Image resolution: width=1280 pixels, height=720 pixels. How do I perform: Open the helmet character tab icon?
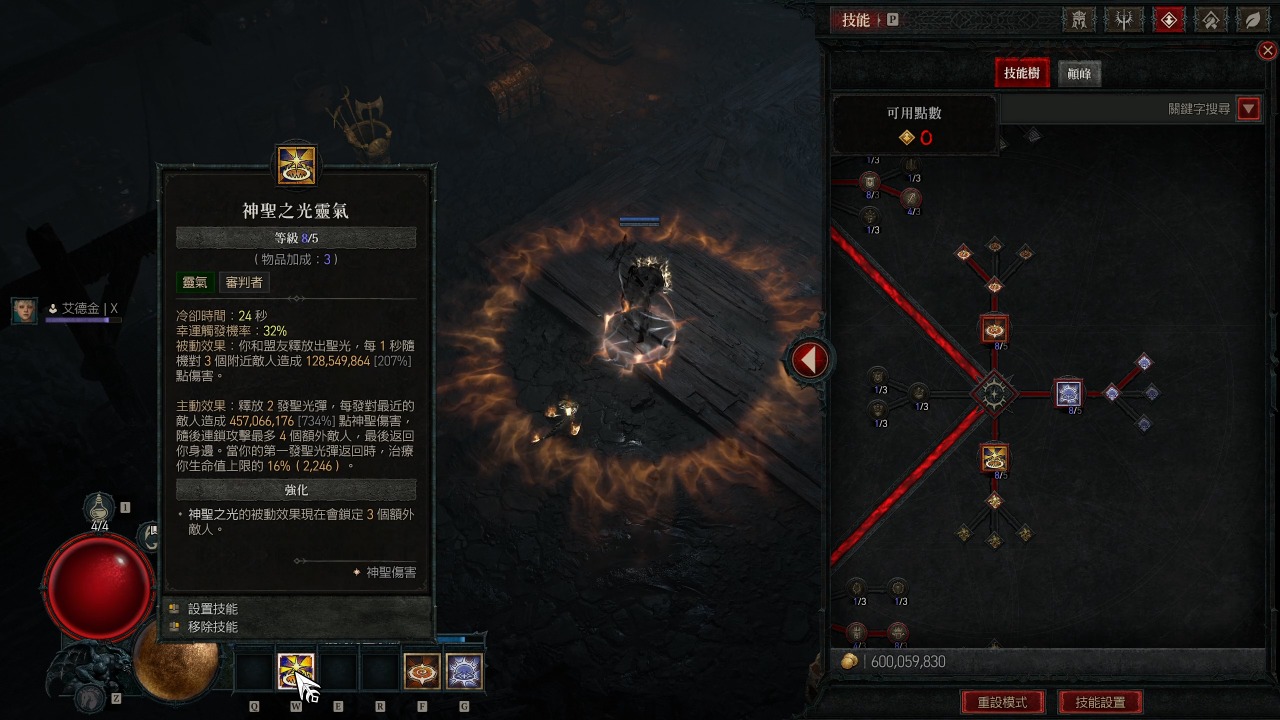1078,20
